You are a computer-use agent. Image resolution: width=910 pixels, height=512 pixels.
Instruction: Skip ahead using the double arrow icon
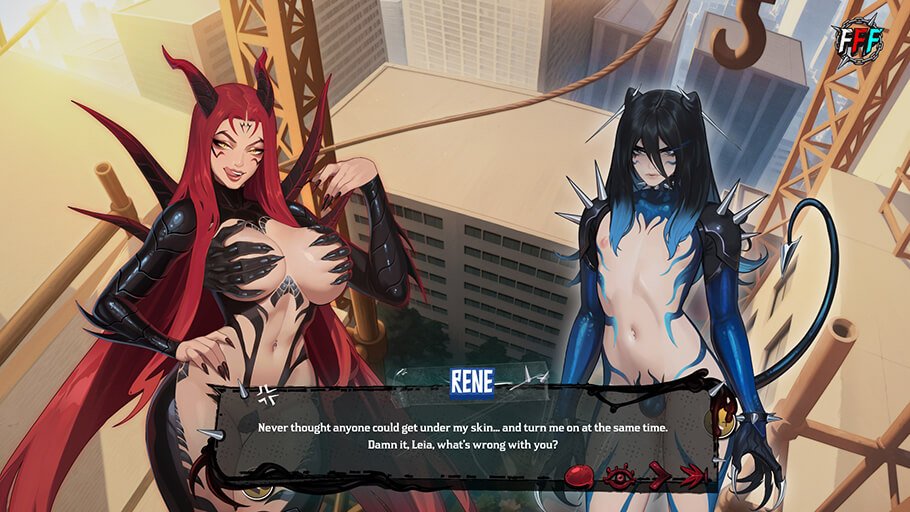692,477
